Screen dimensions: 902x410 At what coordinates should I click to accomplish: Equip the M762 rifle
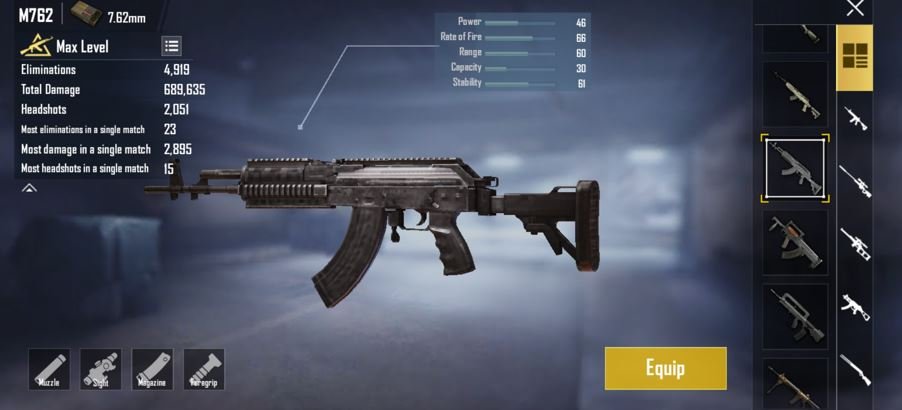click(665, 368)
